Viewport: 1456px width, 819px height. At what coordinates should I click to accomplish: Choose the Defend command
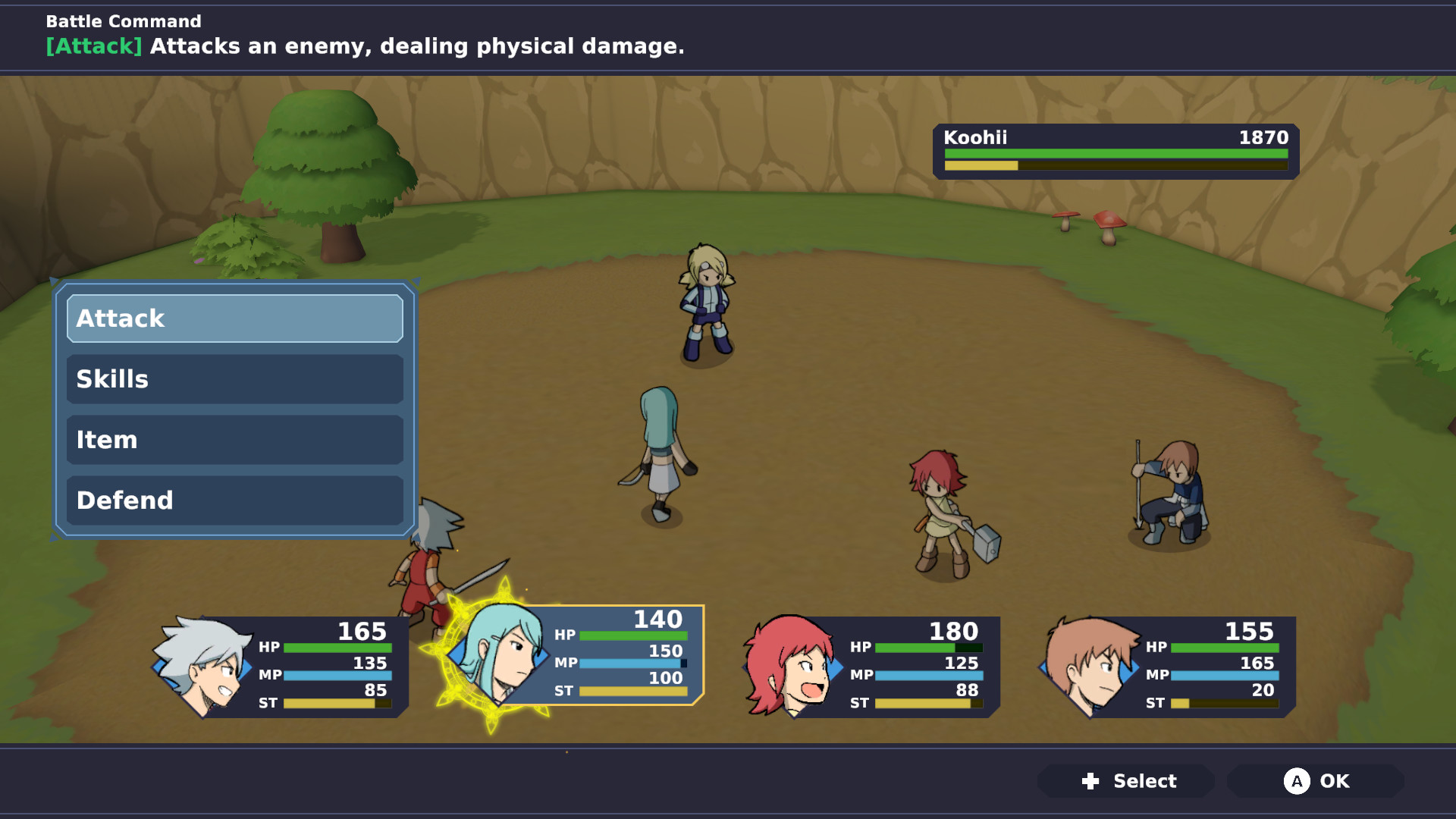pyautogui.click(x=234, y=500)
